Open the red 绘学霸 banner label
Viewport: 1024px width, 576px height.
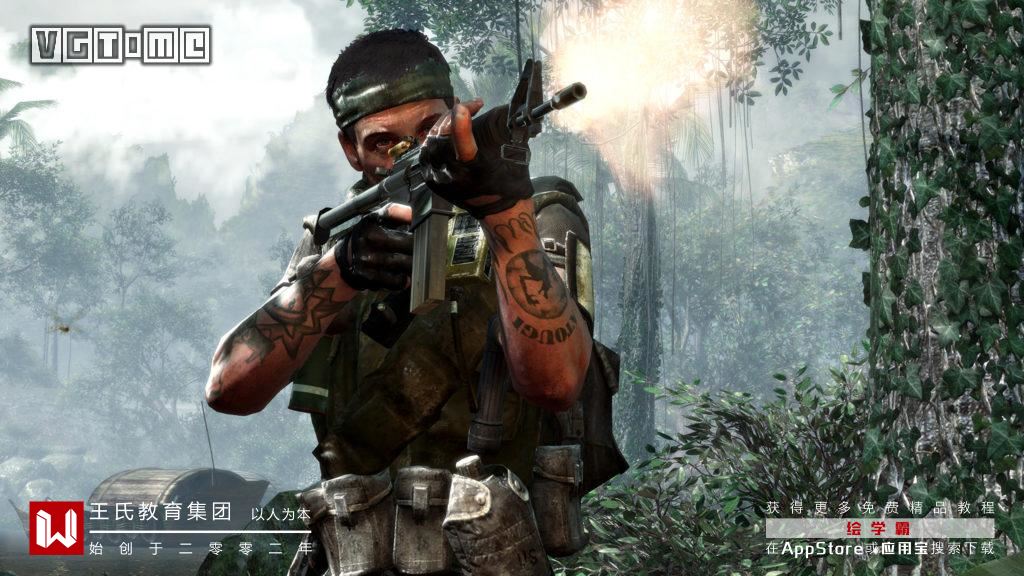[x=879, y=528]
